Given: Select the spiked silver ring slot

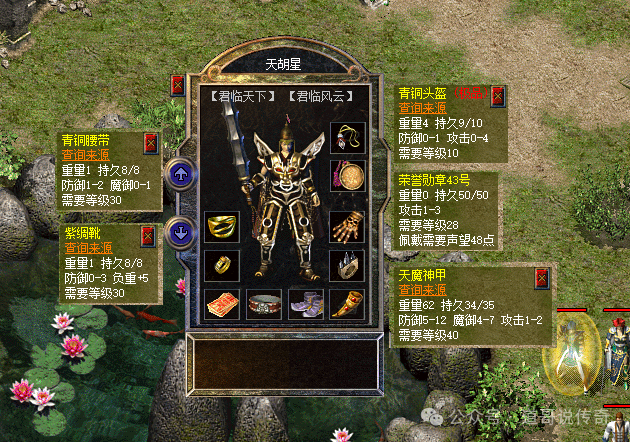Looking at the screenshot, I should coord(346,265).
